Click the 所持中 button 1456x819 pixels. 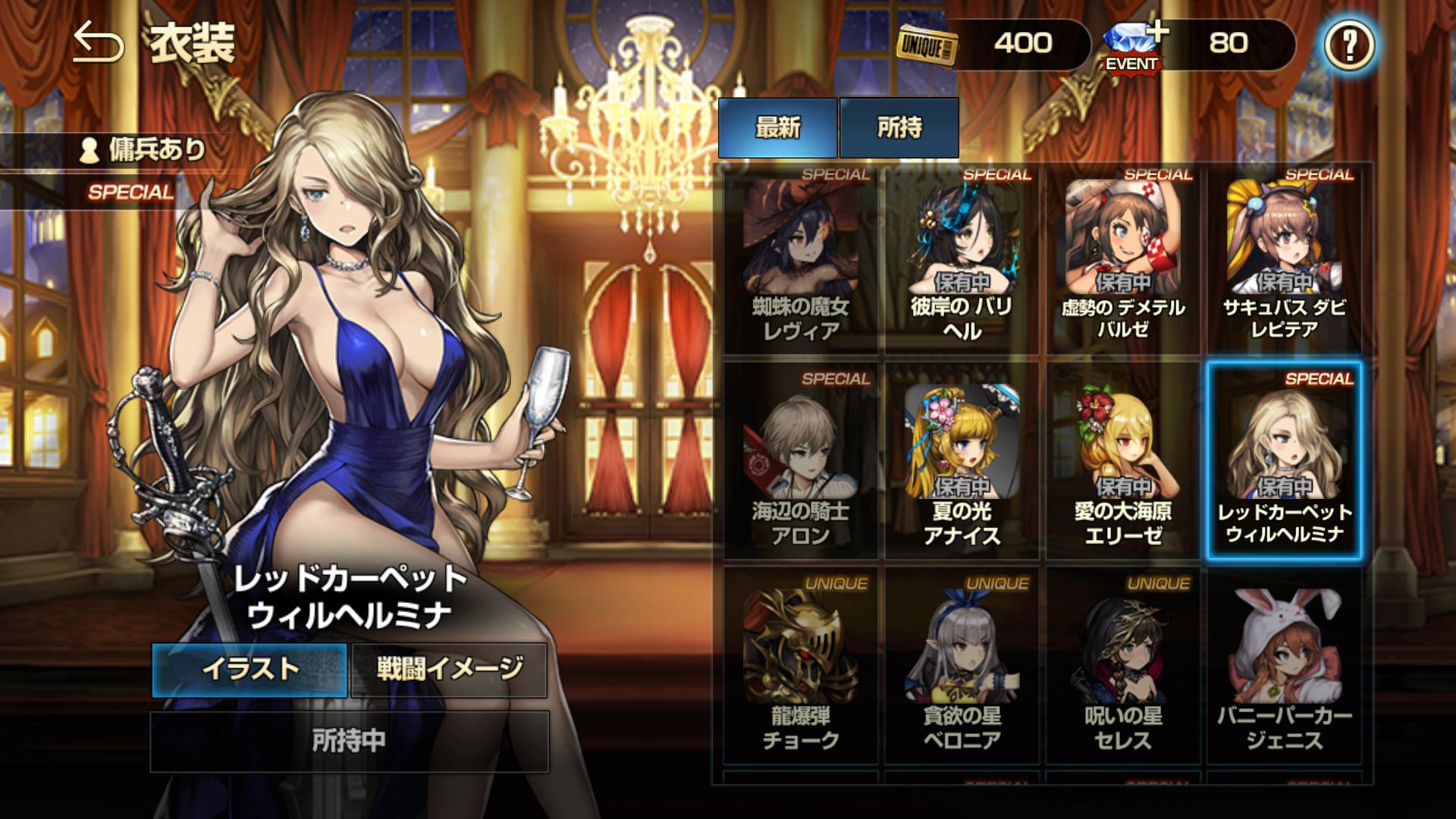[x=349, y=741]
